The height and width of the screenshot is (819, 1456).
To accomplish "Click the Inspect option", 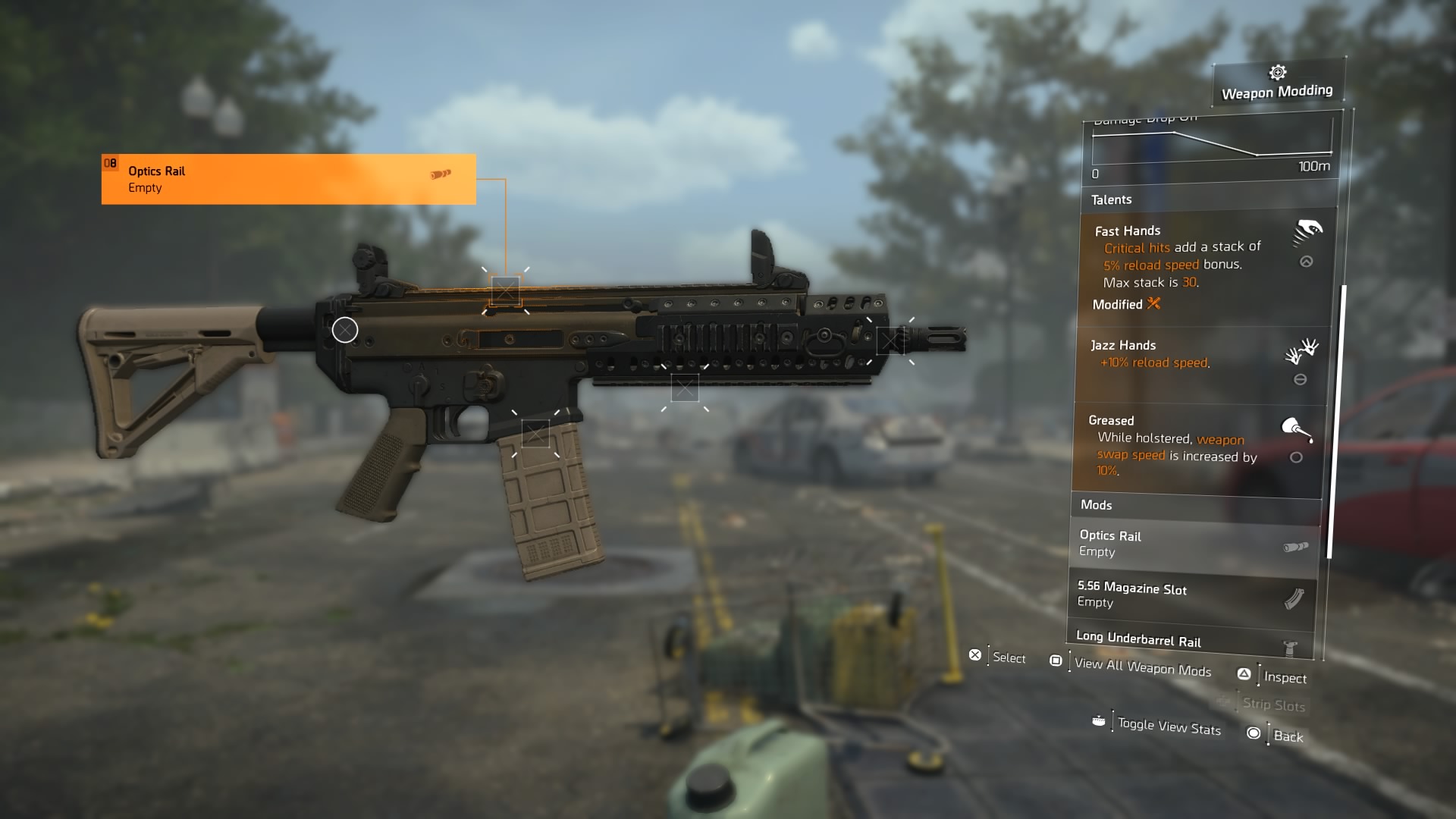I will click(1285, 678).
